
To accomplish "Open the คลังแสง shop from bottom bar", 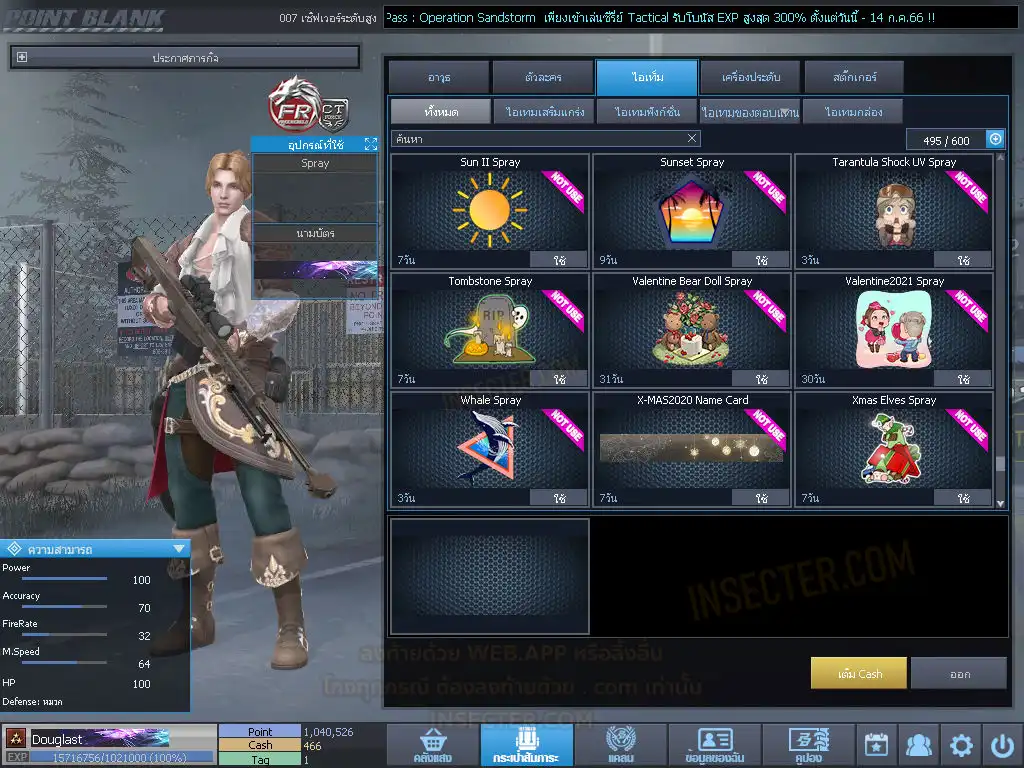I will click(433, 745).
